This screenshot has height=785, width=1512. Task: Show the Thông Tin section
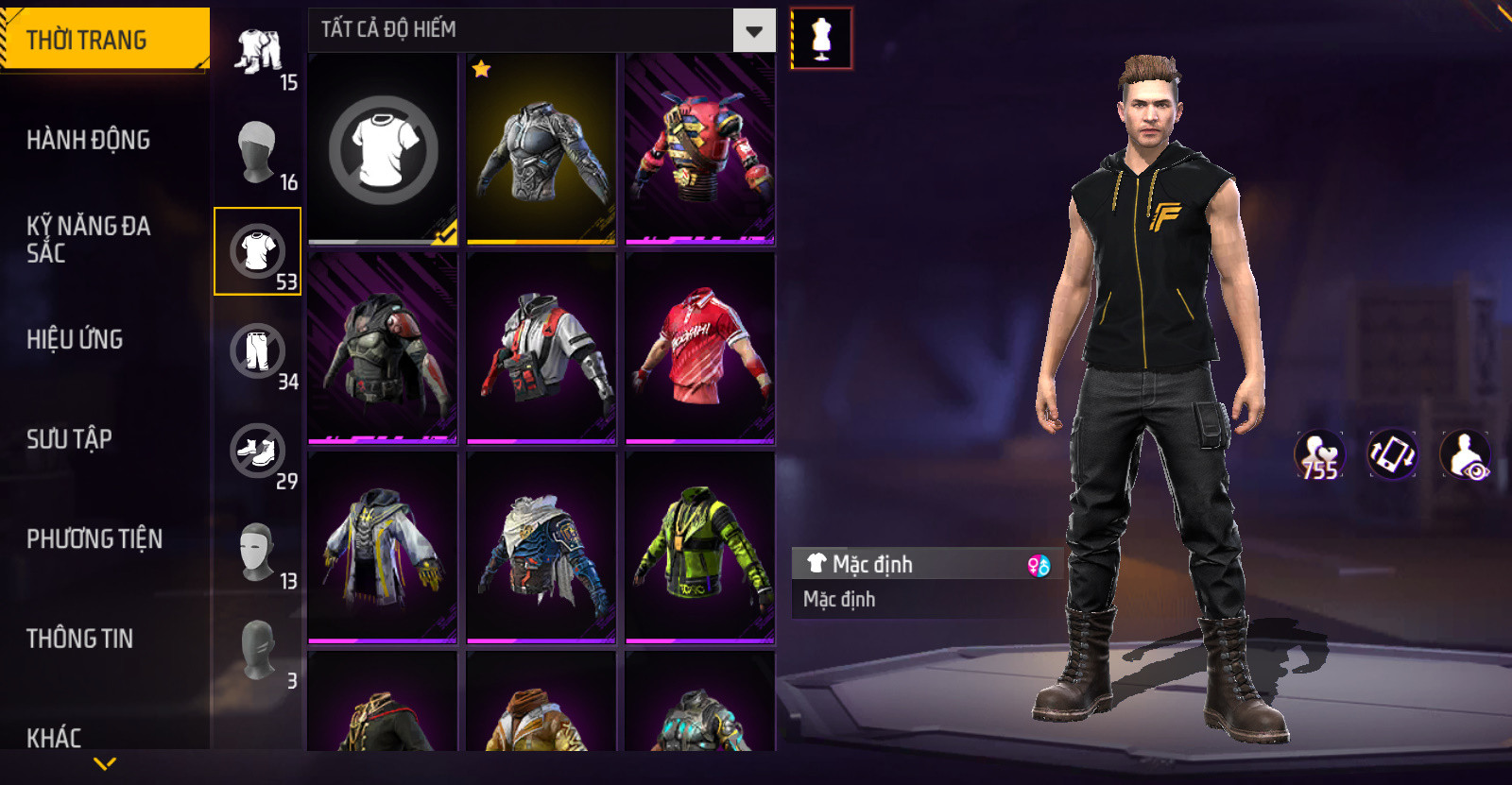point(80,639)
